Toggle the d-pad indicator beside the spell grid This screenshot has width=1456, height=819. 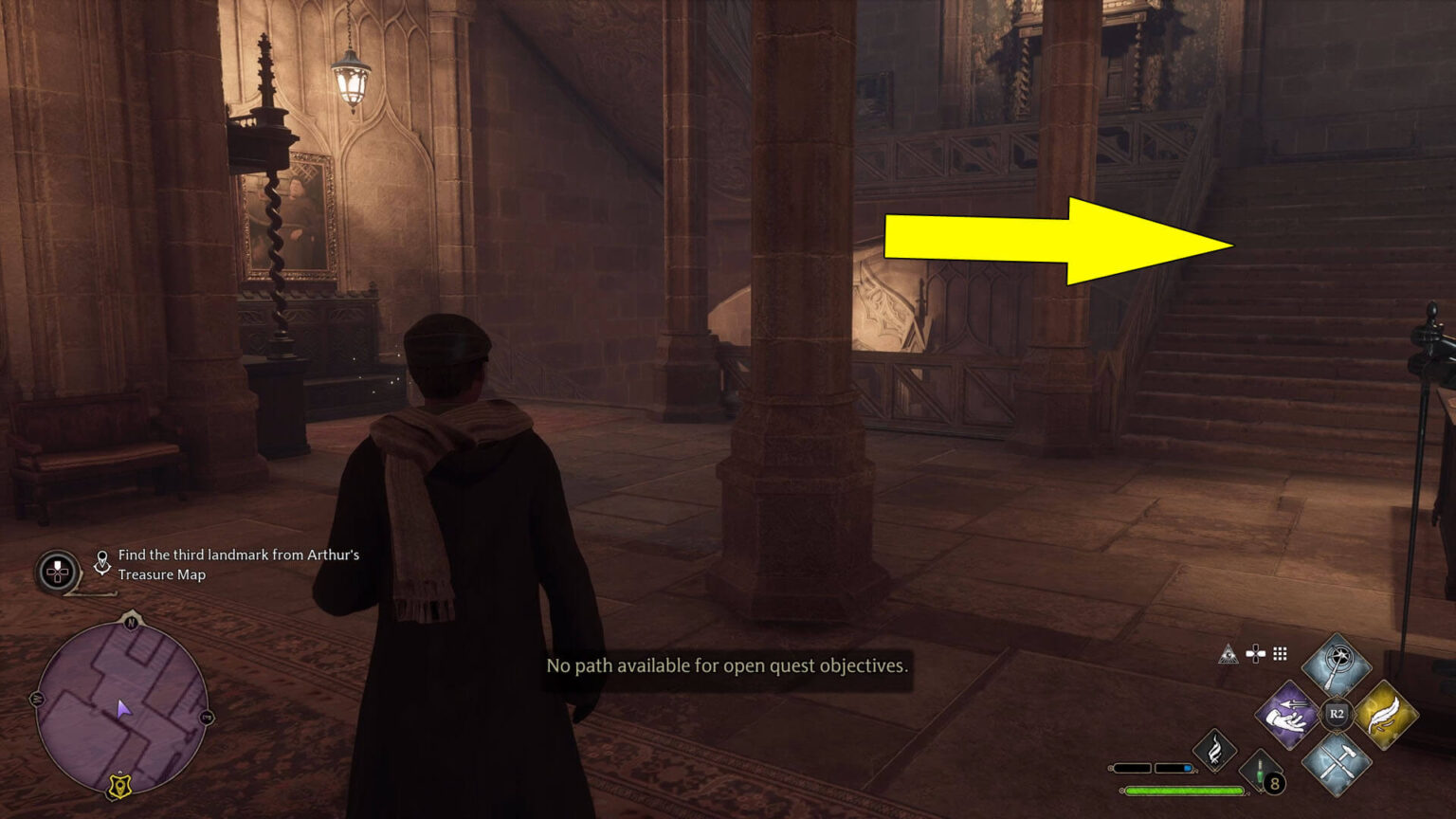point(1255,654)
